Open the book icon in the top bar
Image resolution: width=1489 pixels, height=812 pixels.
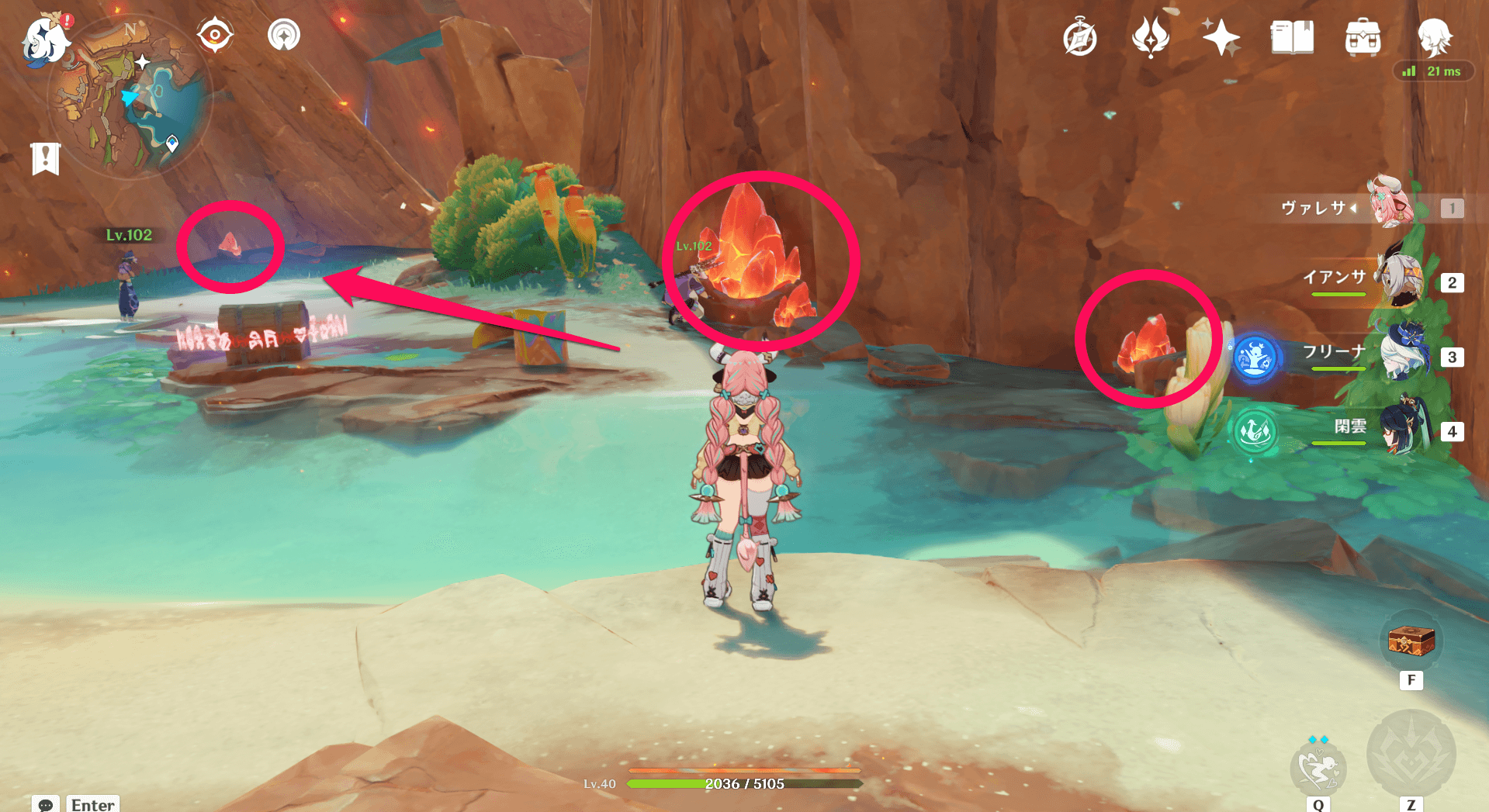[1292, 37]
